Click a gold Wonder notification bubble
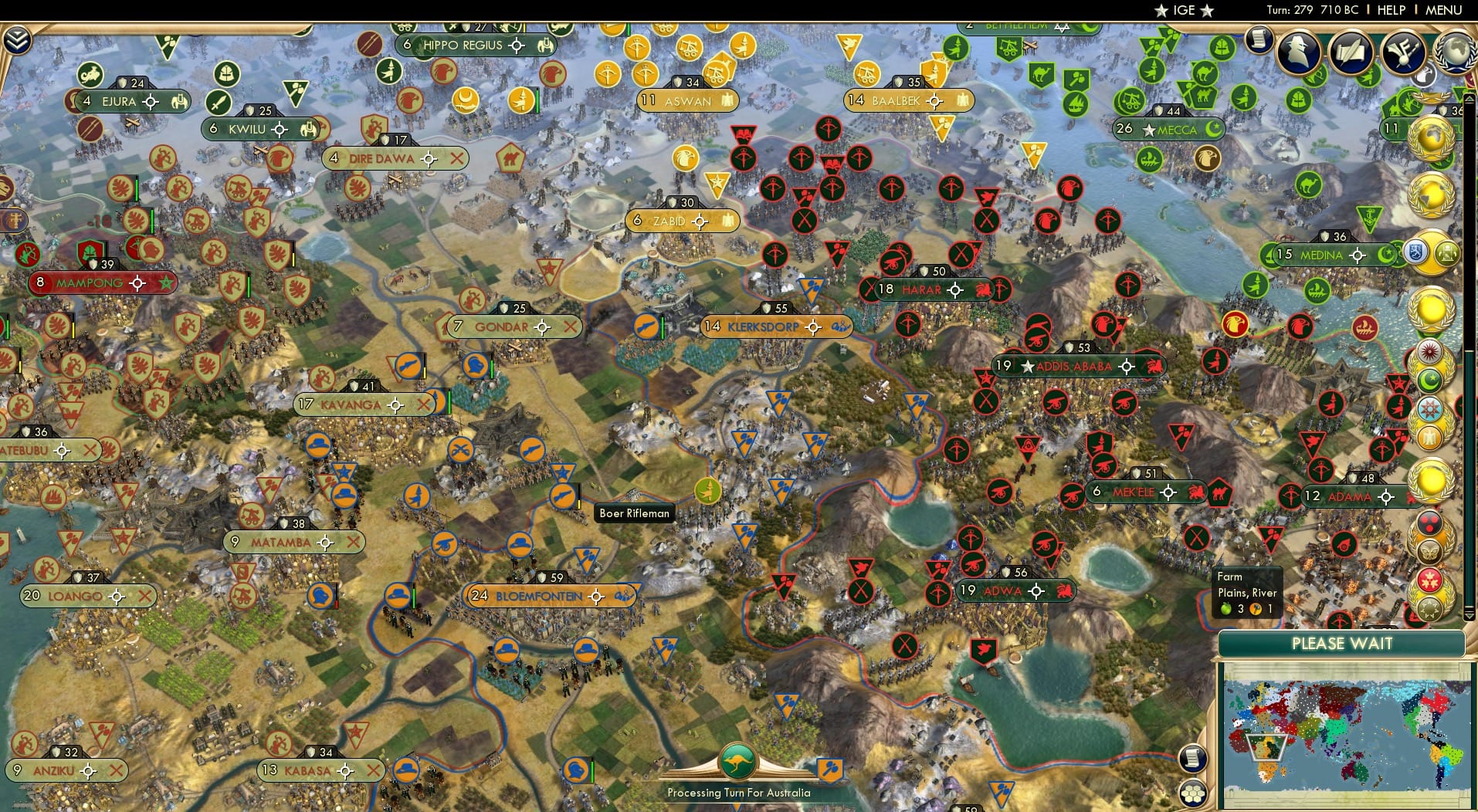Viewport: 1478px width, 812px height. tap(1432, 310)
